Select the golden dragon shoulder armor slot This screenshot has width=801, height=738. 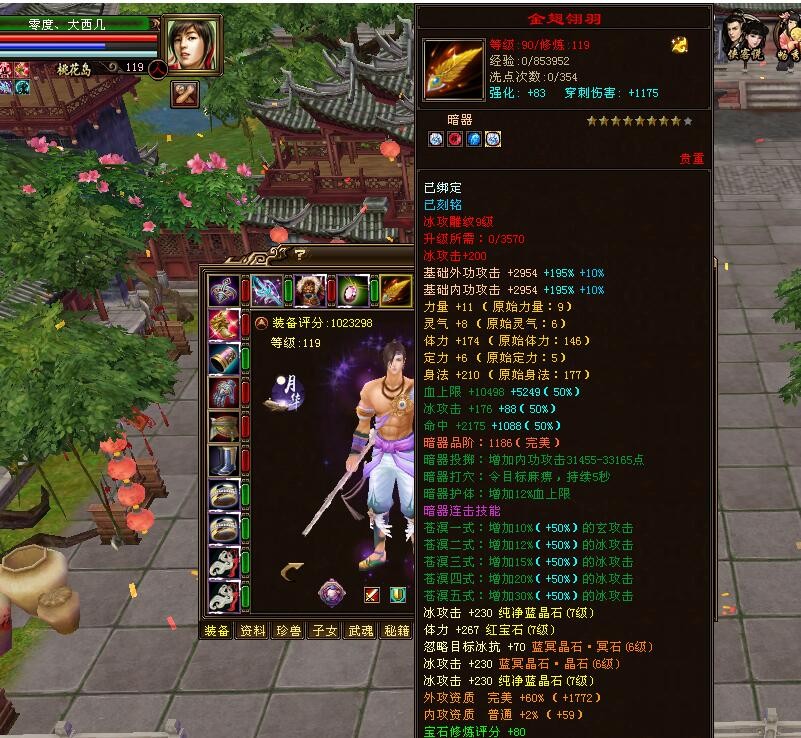pos(223,325)
